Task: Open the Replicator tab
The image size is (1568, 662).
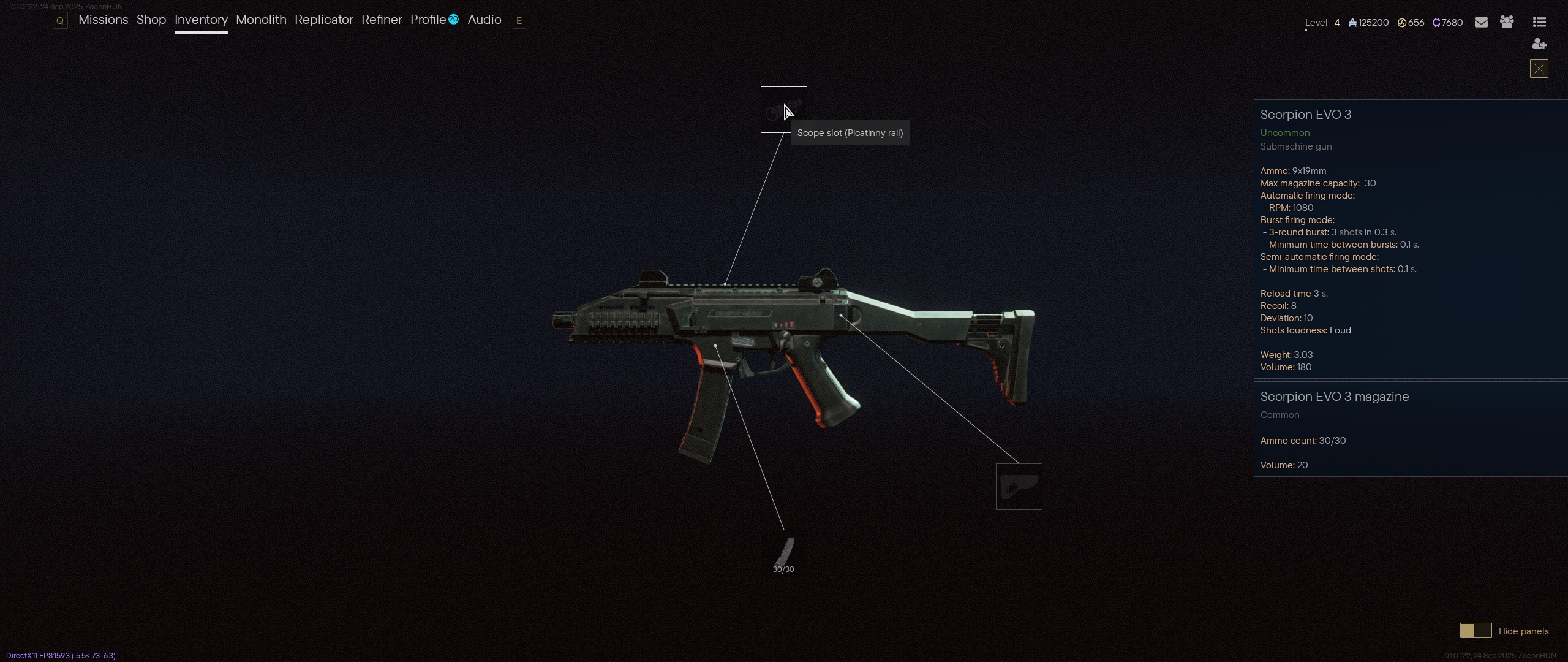Action: 323,20
